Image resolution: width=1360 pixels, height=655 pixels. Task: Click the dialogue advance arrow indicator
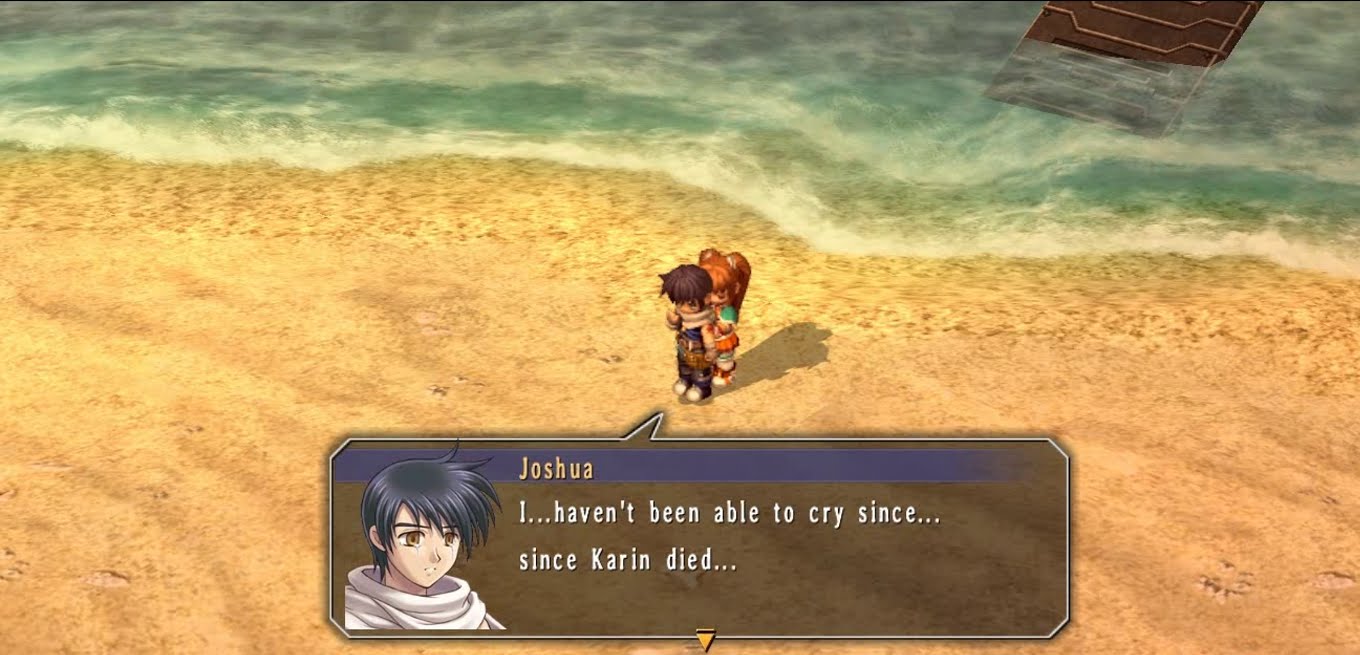click(705, 640)
